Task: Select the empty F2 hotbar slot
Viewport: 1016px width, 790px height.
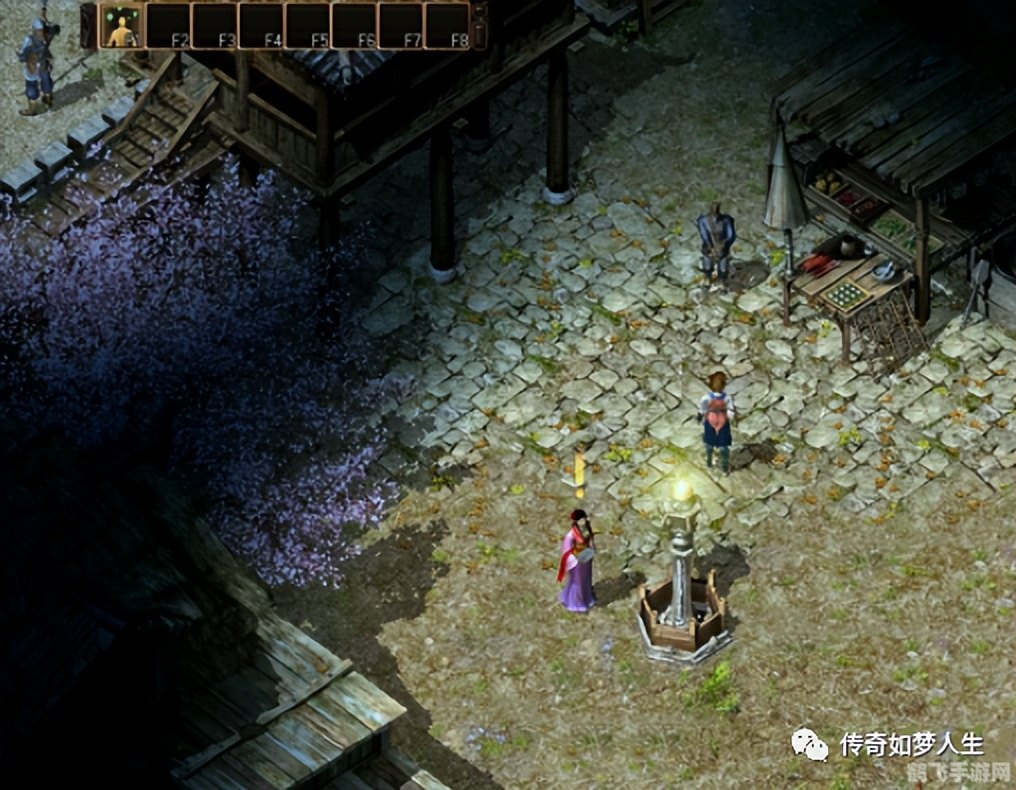Action: coord(168,26)
